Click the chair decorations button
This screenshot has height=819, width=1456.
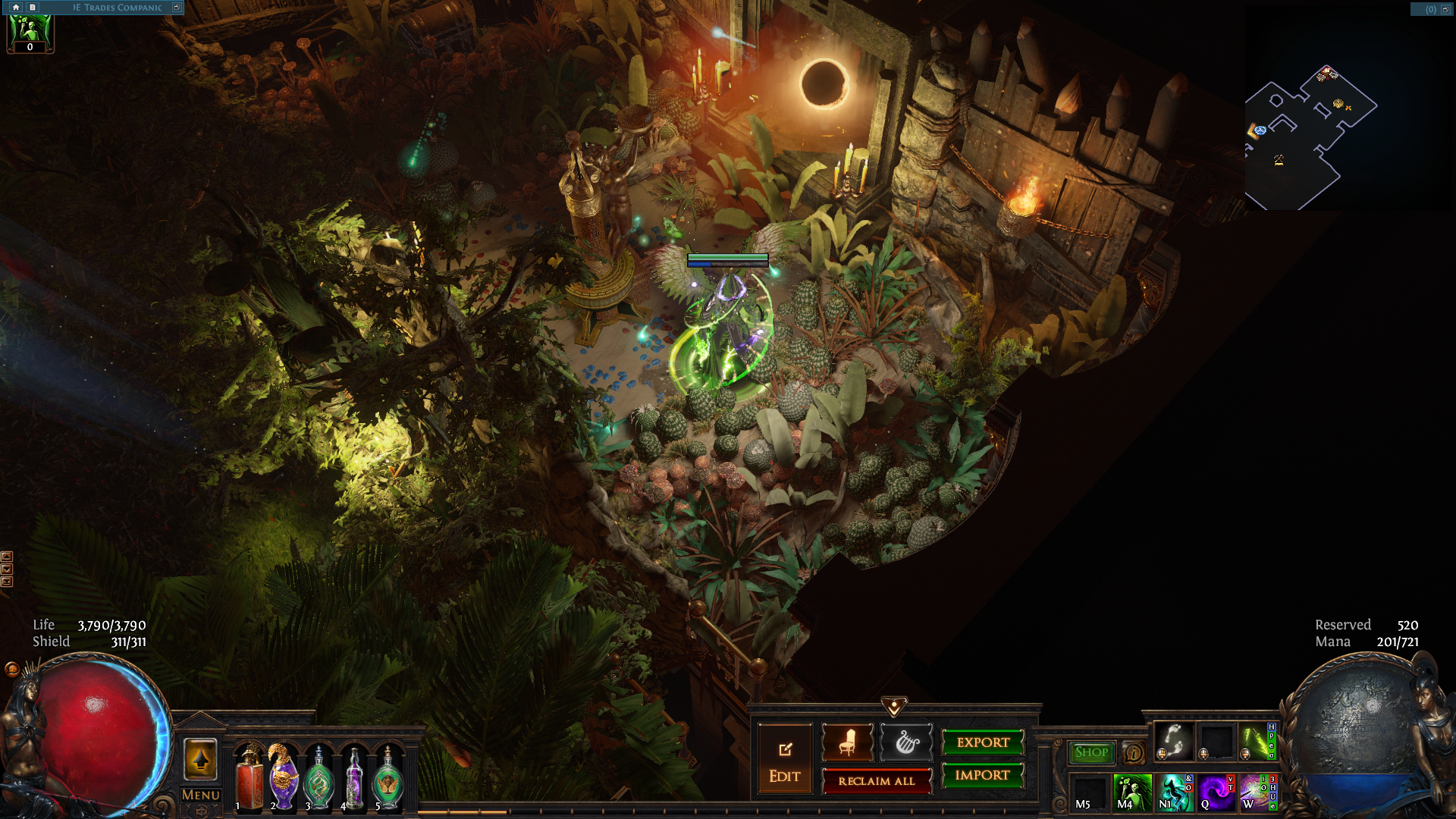(847, 742)
